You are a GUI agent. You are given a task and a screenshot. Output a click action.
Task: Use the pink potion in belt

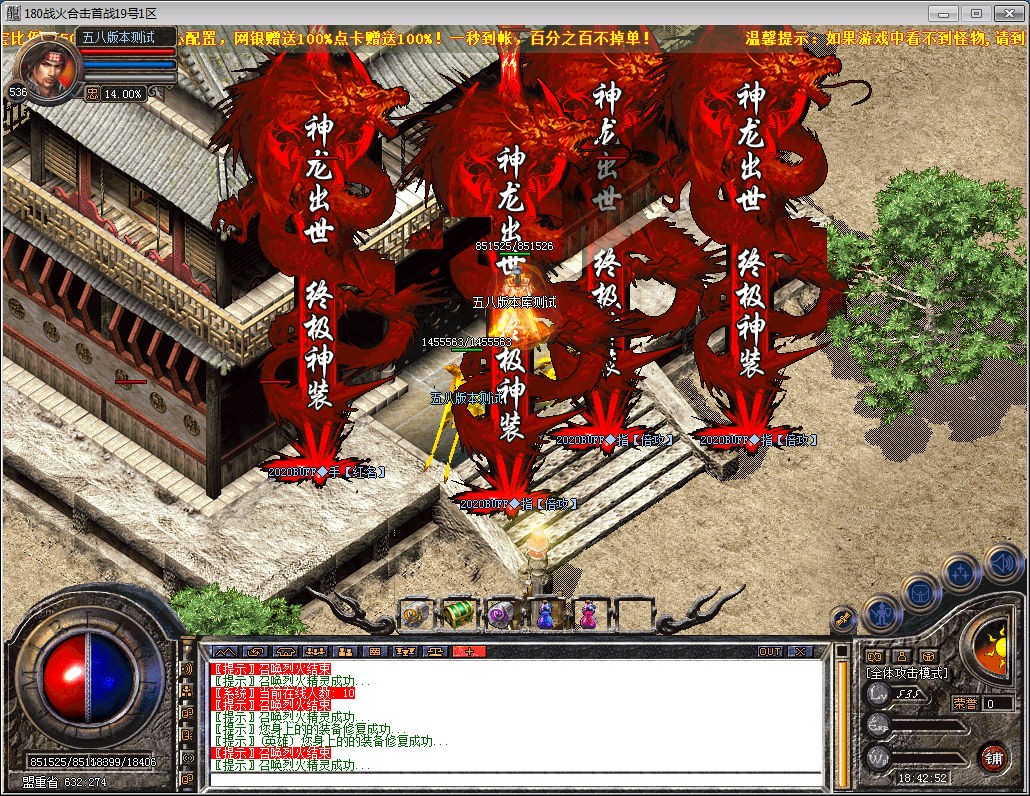click(x=588, y=612)
